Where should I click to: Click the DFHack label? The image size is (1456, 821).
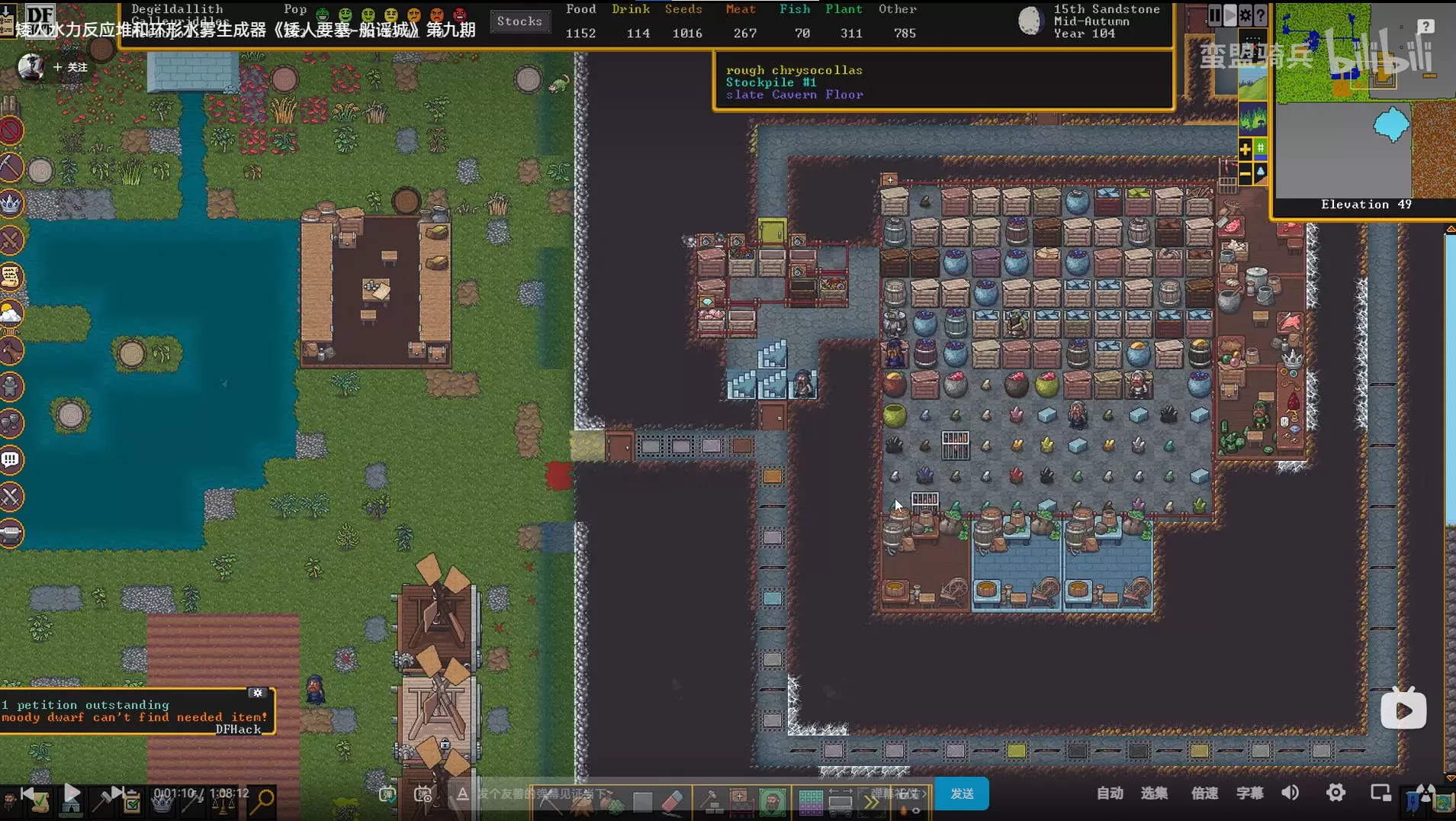238,729
